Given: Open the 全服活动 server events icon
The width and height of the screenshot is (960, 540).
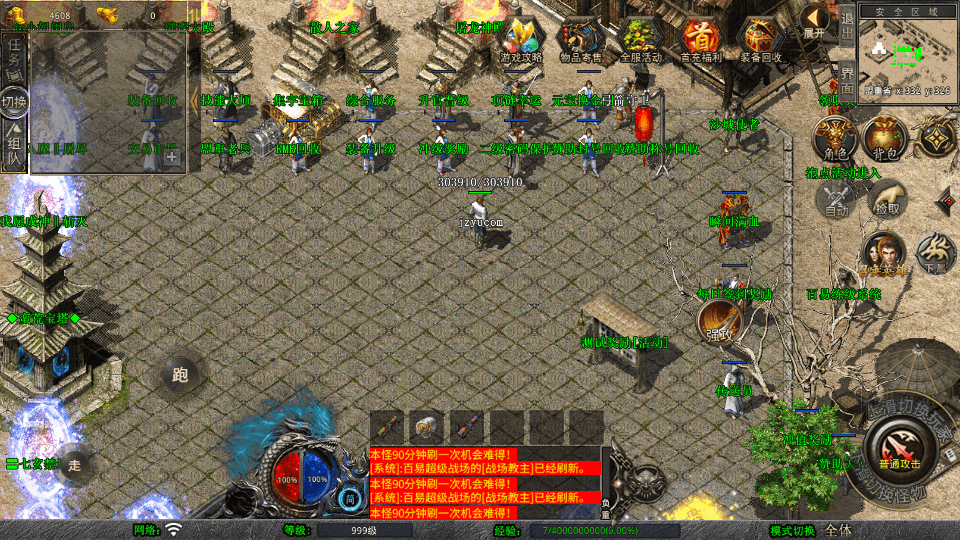Looking at the screenshot, I should click(641, 40).
